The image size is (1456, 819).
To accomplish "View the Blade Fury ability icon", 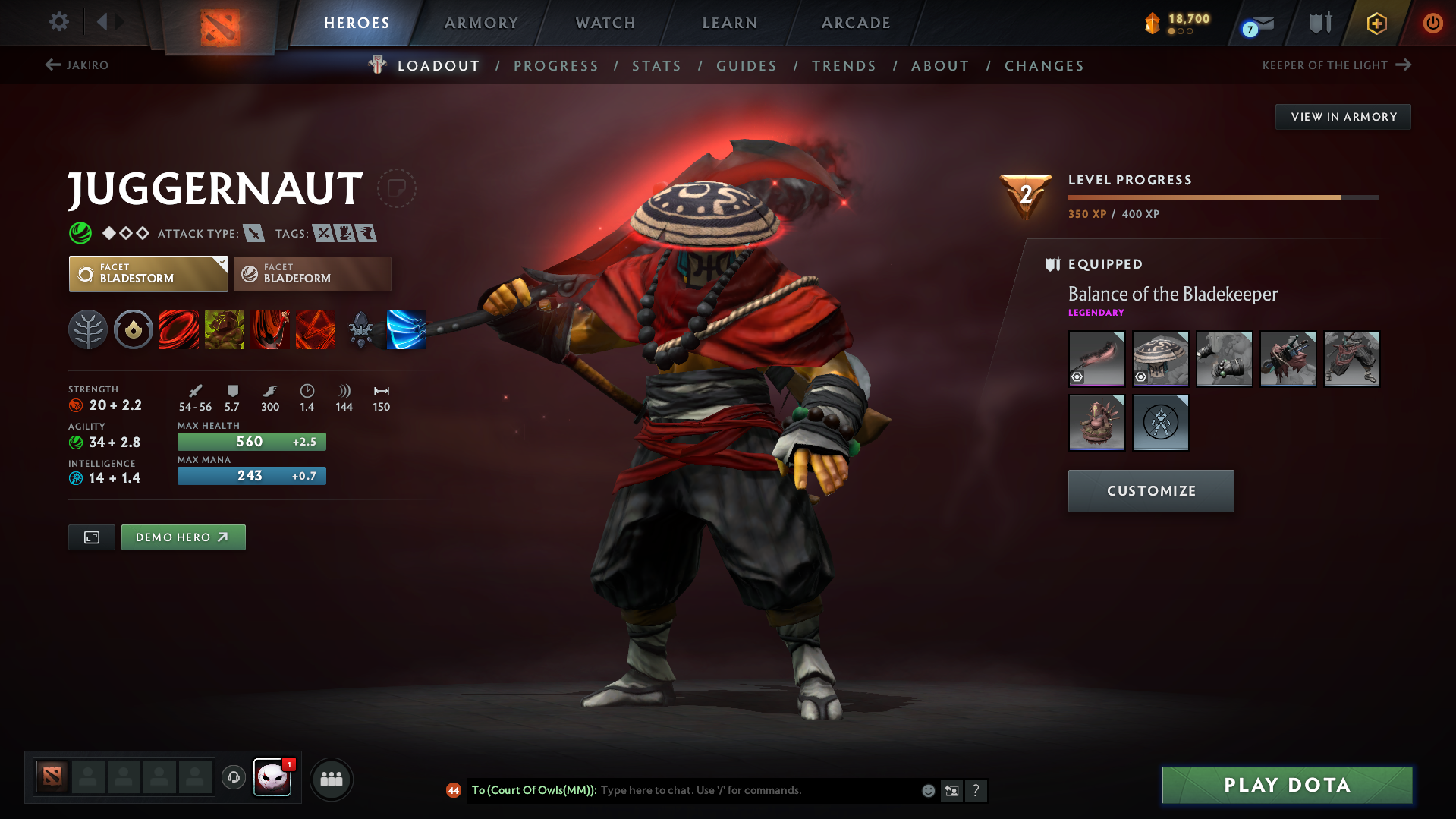I will [x=179, y=329].
